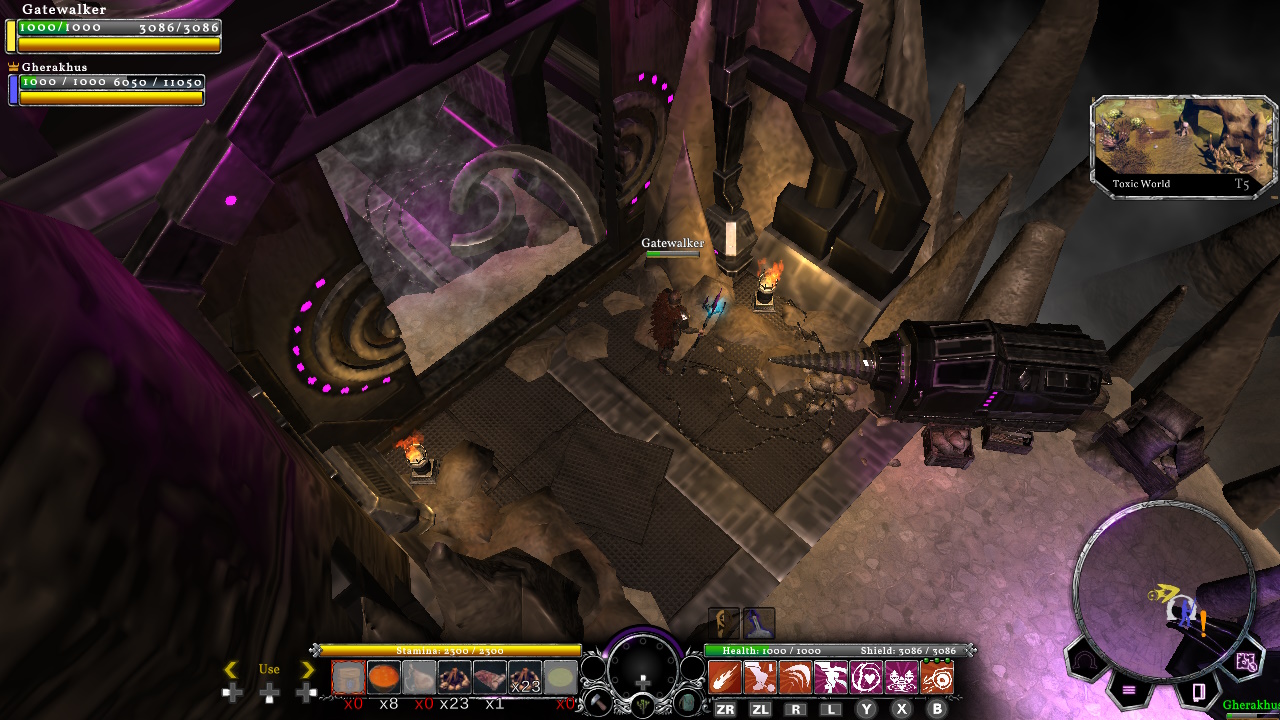Open the hamburger menu under the minimap
This screenshot has width=1280, height=720.
pos(1127,690)
